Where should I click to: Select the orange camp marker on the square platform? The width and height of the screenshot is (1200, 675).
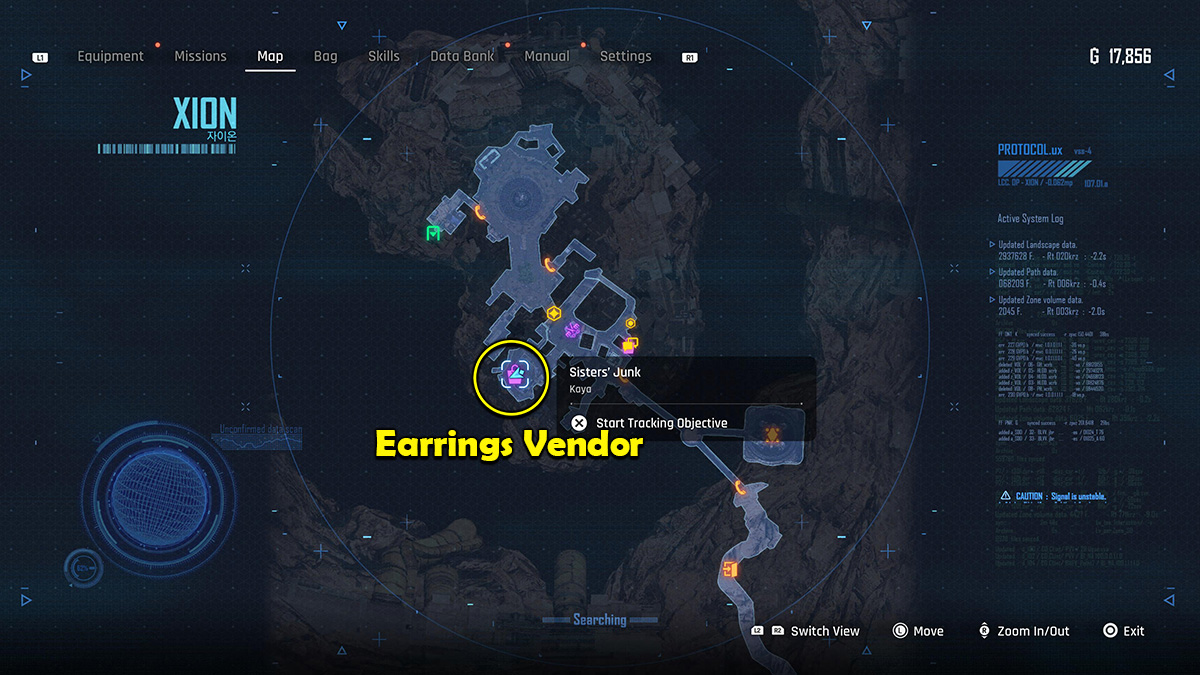772,434
